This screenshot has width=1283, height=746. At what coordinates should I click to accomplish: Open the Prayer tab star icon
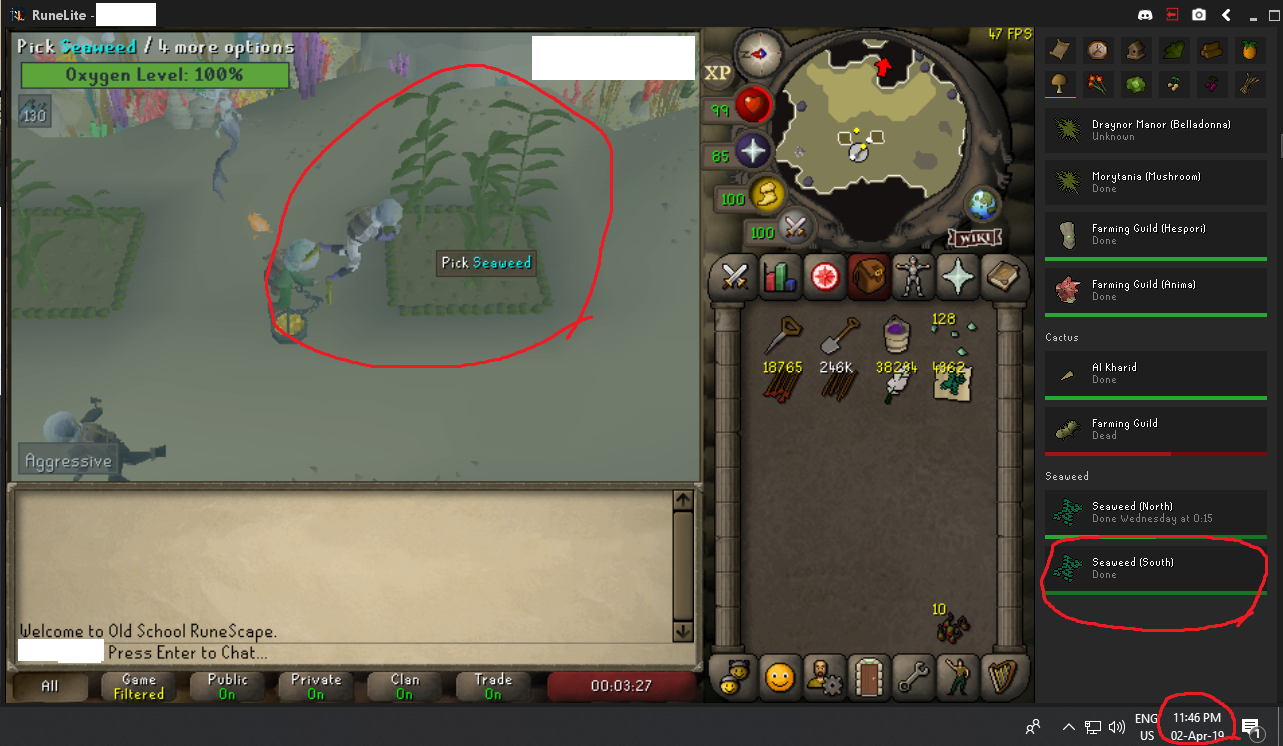[x=957, y=278]
